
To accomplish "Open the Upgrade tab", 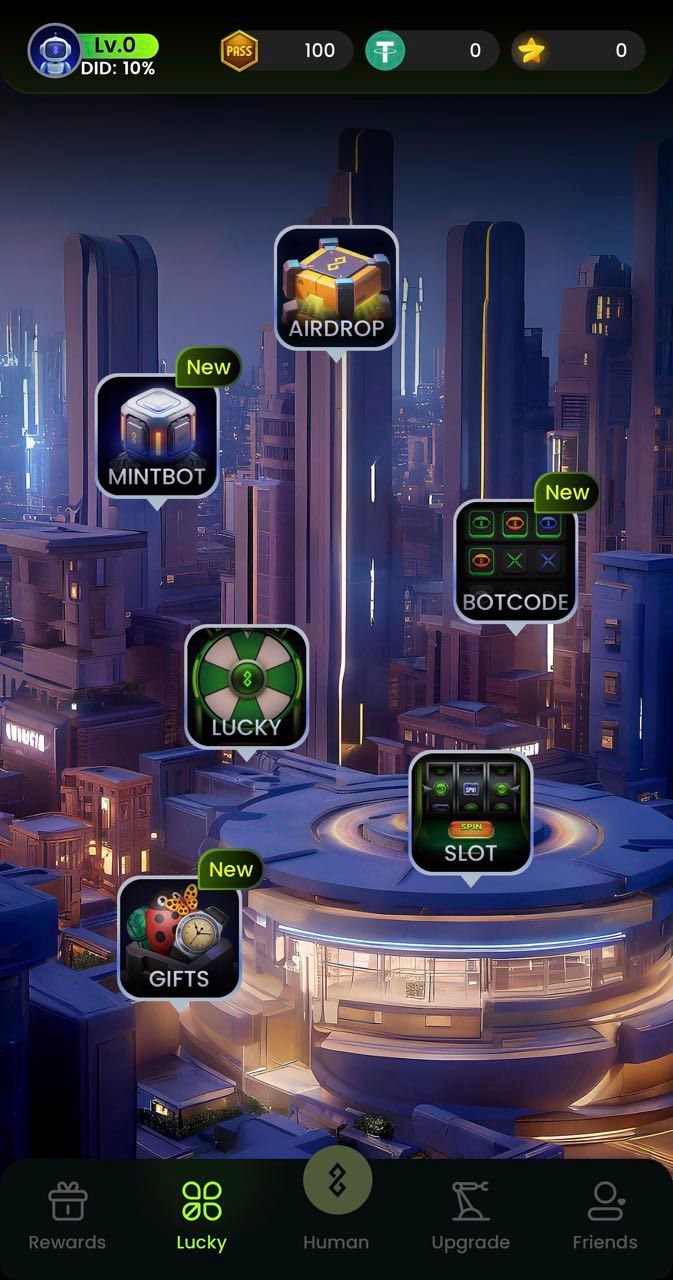I will pyautogui.click(x=470, y=1216).
